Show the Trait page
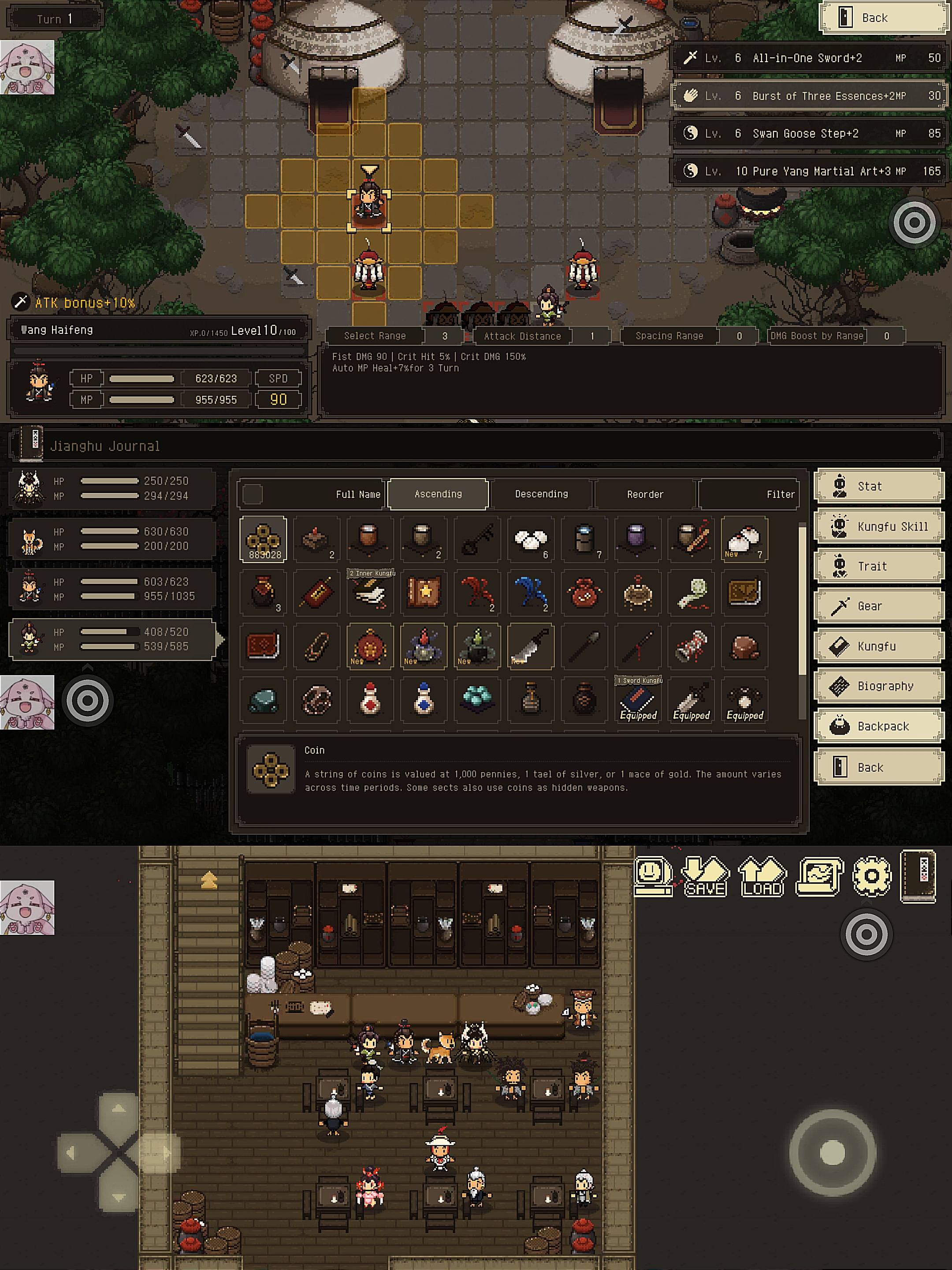 coord(878,566)
